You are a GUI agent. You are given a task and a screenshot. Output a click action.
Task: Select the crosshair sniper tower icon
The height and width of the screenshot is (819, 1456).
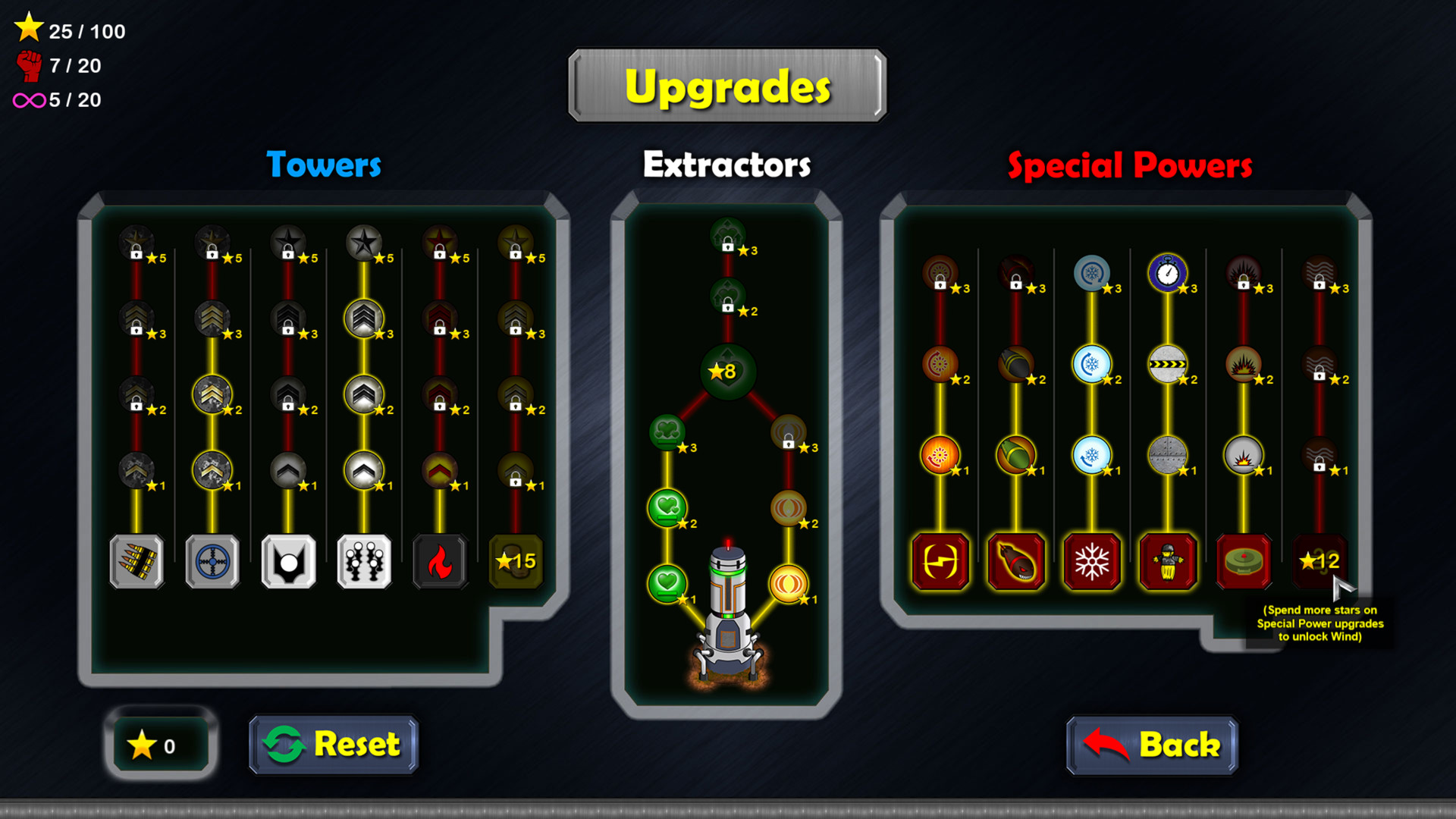(x=213, y=563)
